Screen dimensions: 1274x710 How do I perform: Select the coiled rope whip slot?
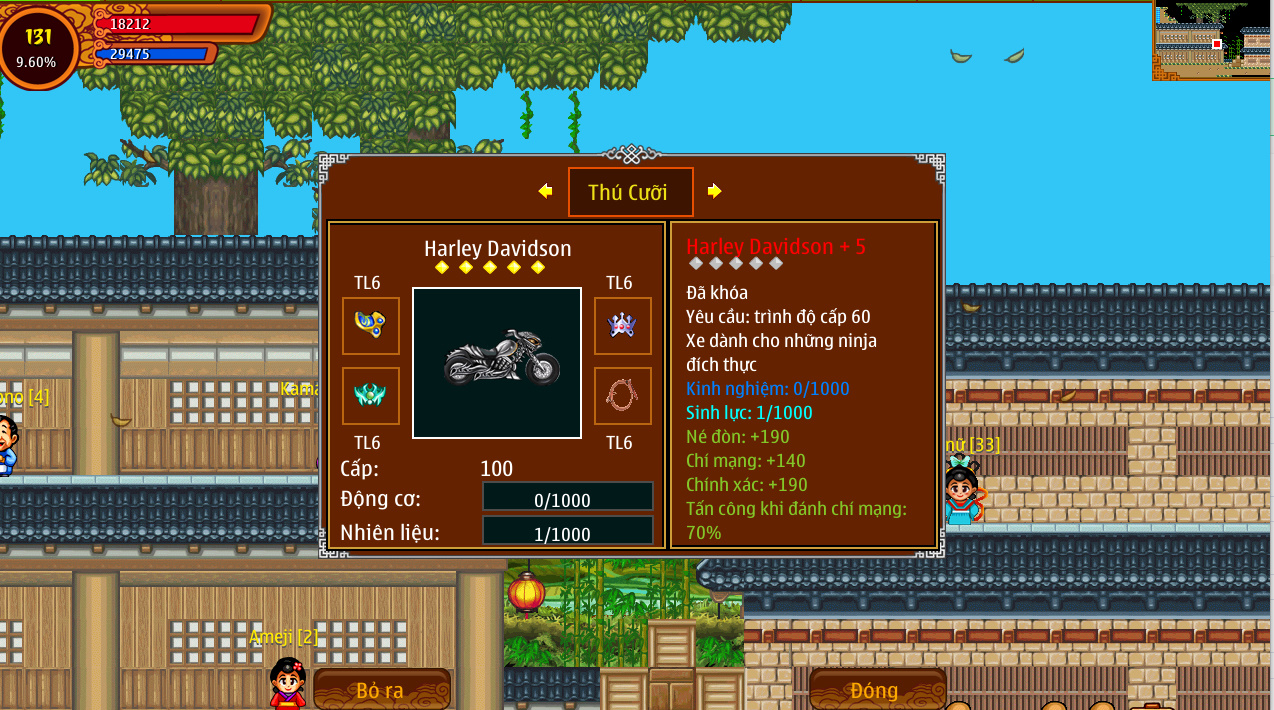click(x=622, y=395)
